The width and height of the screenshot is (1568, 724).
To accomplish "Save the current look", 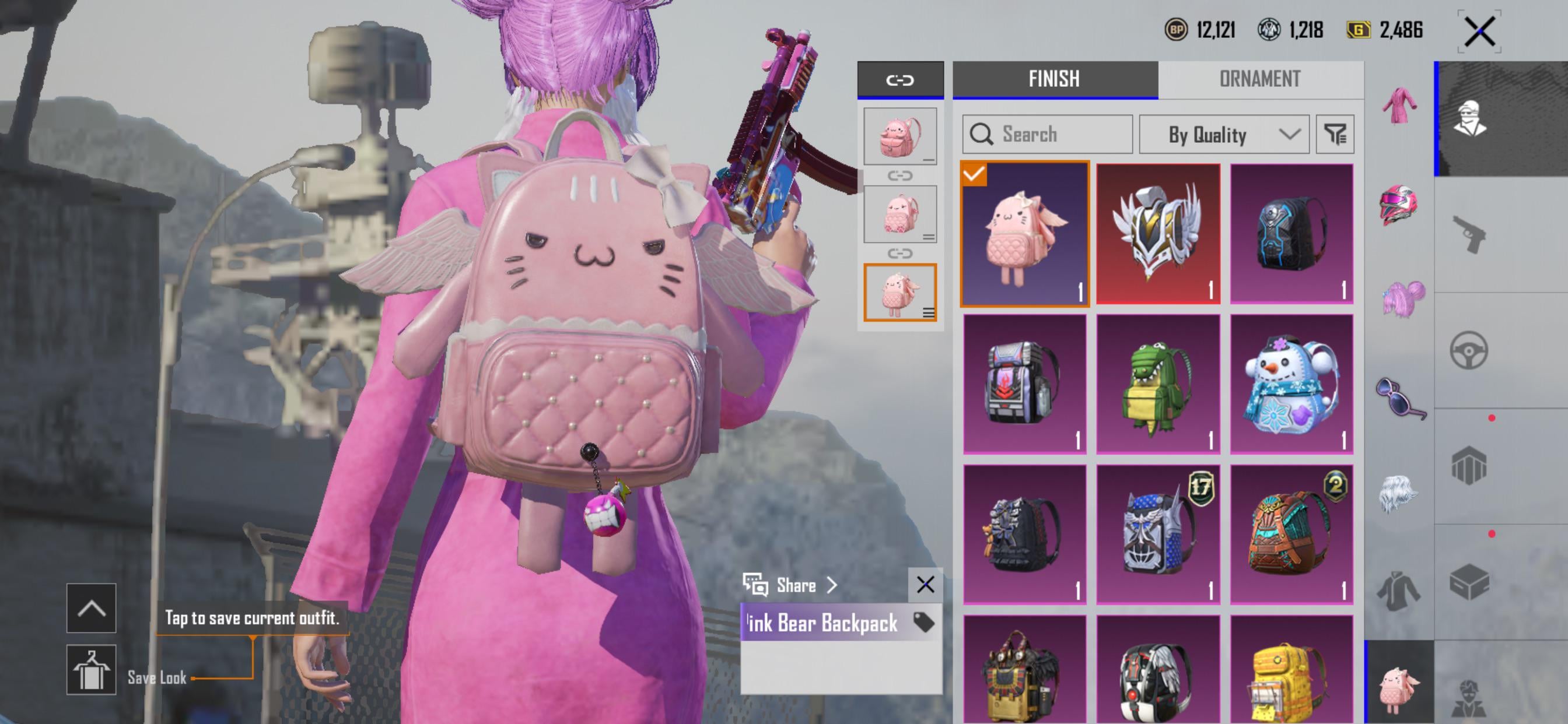I will pyautogui.click(x=92, y=669).
